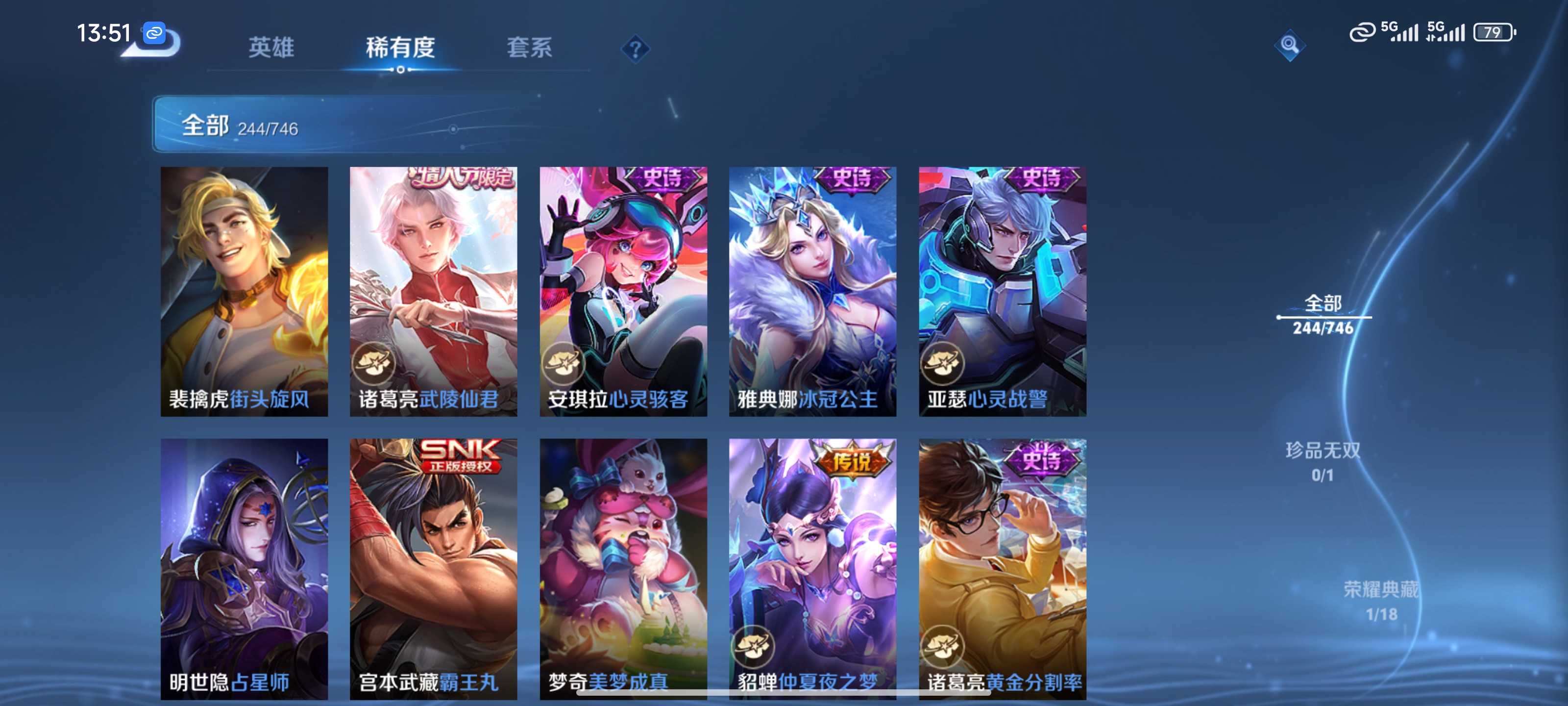View 雅典娜 冰冠公主 skin card
The height and width of the screenshot is (706, 1568).
tap(812, 291)
